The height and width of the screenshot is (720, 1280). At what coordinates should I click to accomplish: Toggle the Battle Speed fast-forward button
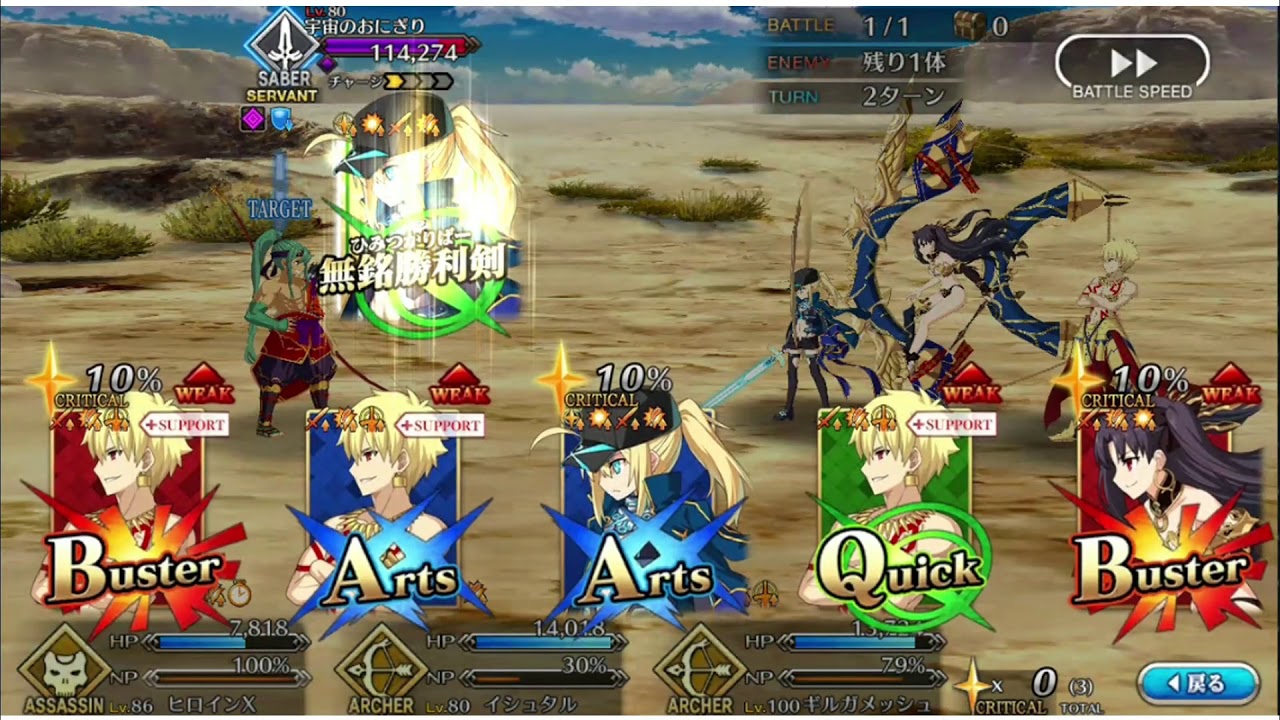point(1132,67)
